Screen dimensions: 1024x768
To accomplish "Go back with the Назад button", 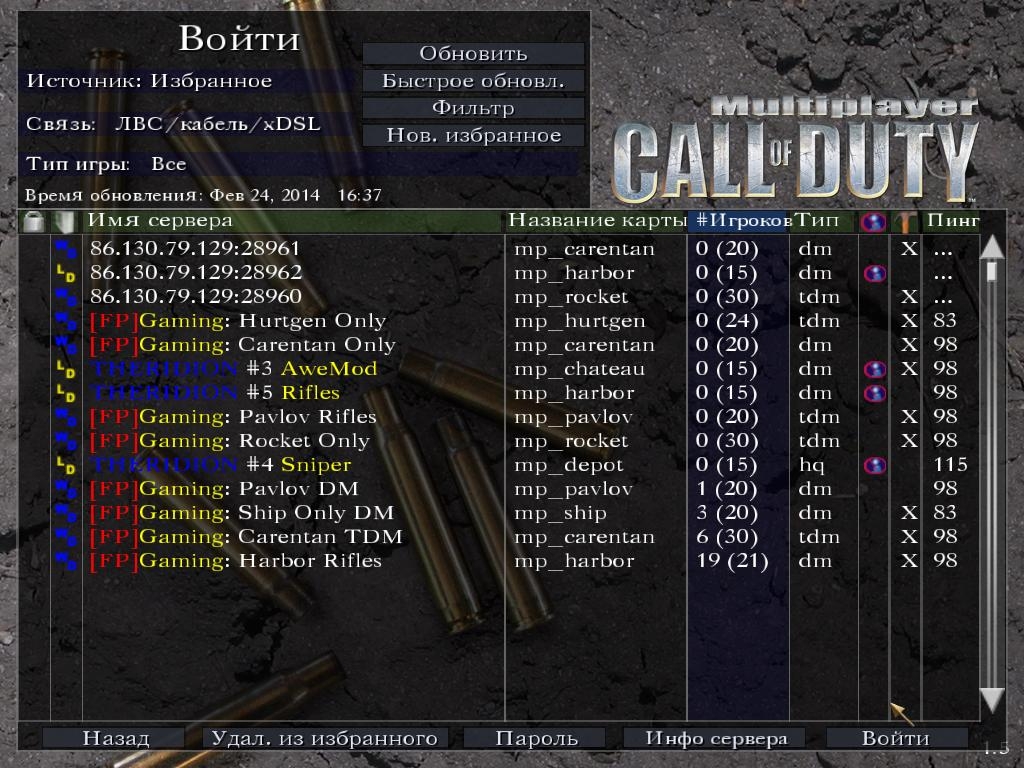I will point(116,738).
